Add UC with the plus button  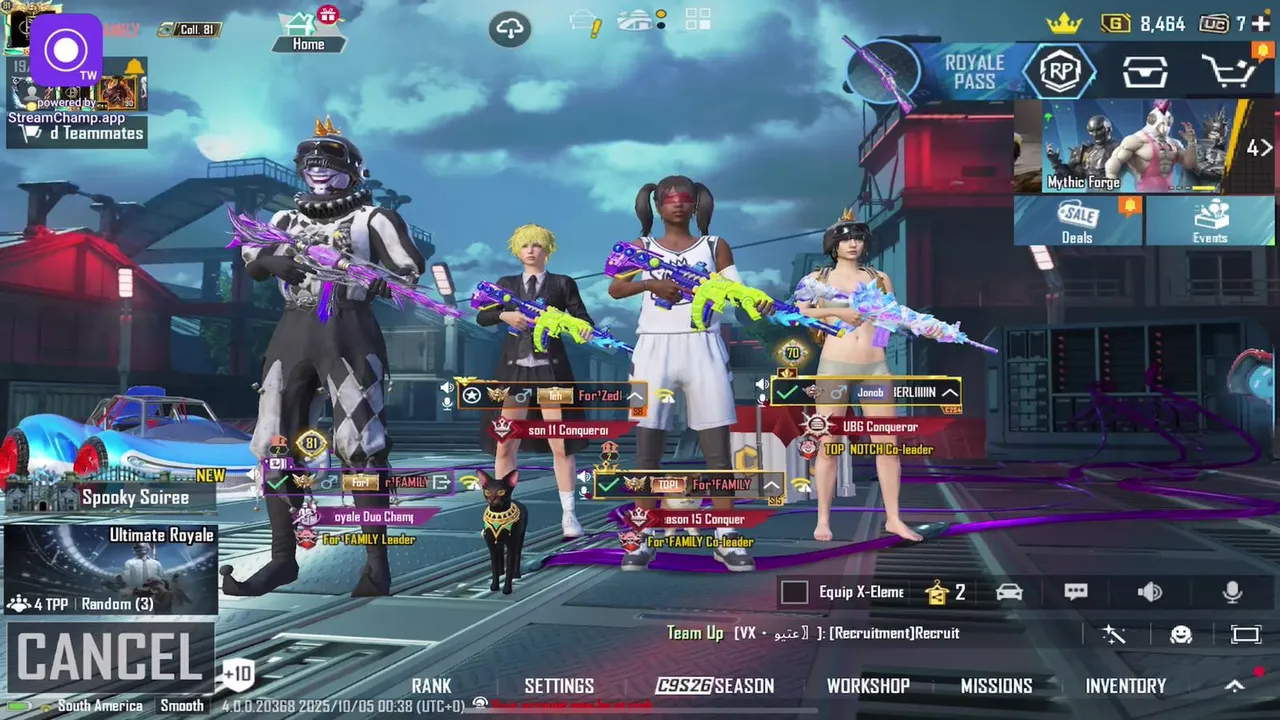click(1261, 23)
